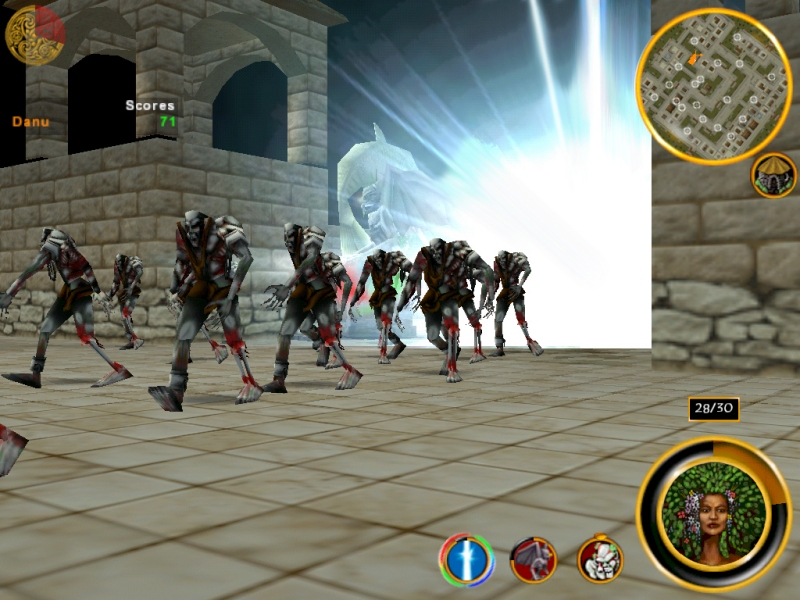Select the Danu player name label
The height and width of the screenshot is (600, 800).
29,122
